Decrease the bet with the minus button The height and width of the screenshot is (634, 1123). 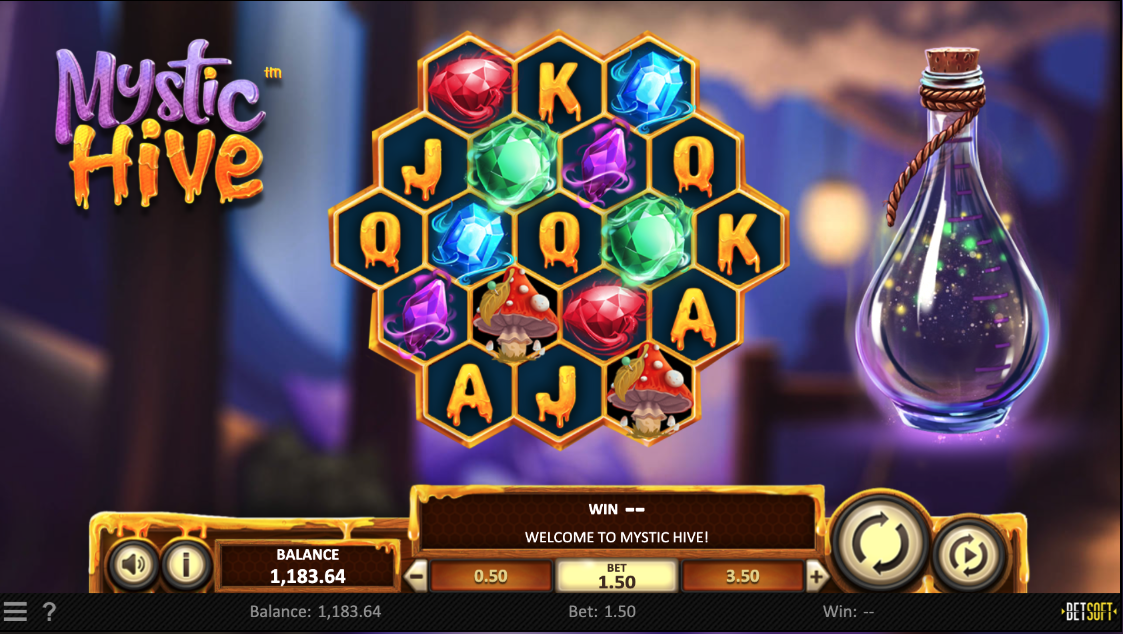coord(416,576)
